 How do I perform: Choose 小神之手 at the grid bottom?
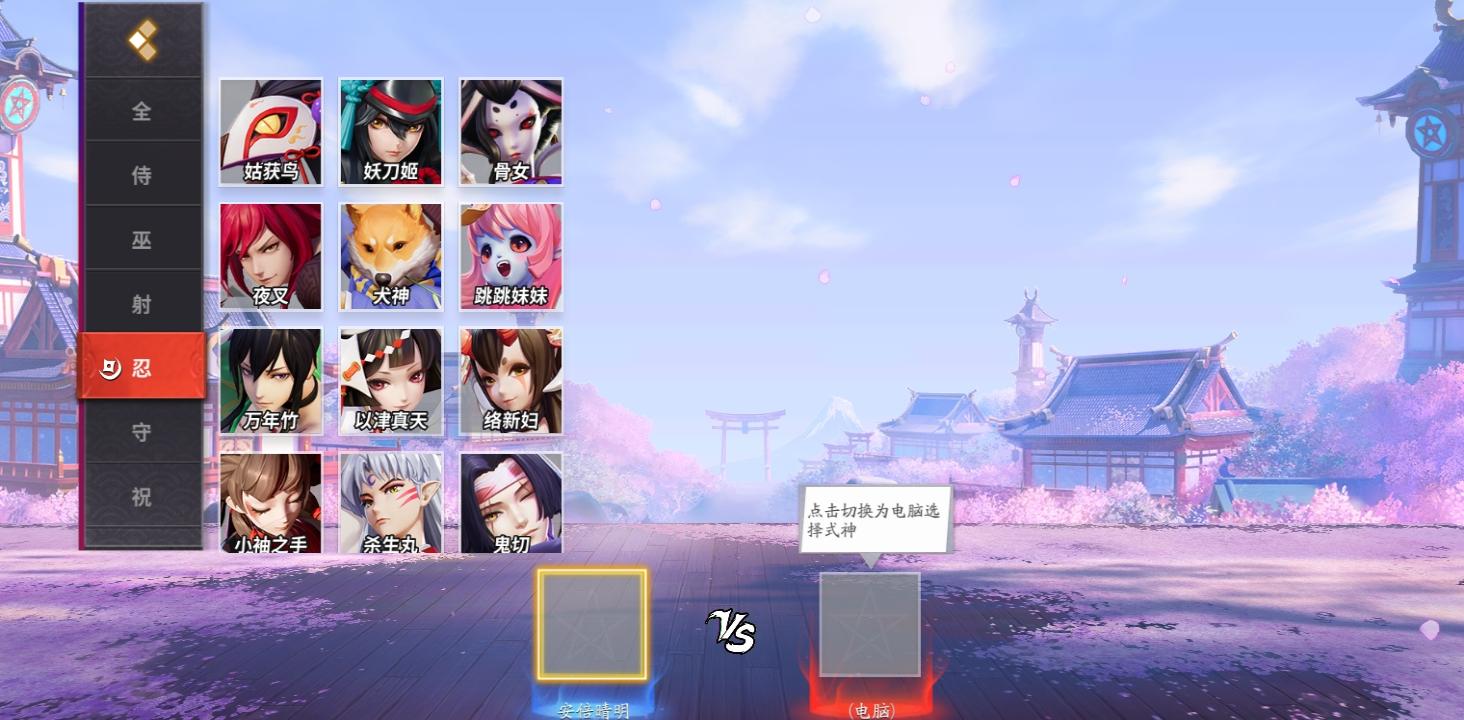pyautogui.click(x=270, y=503)
